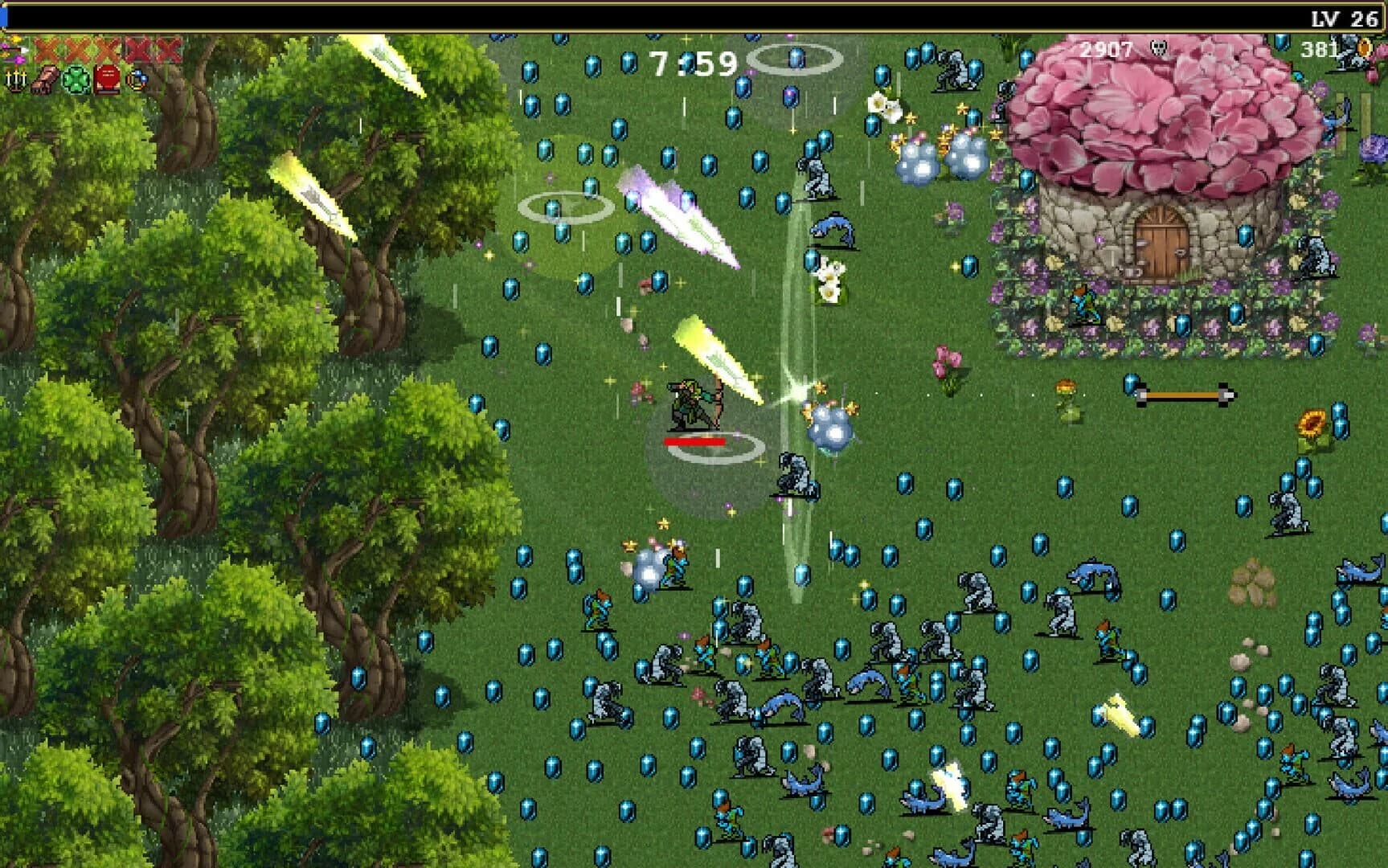1388x868 pixels.
Task: Click the green clover accessory icon
Action: tap(76, 80)
